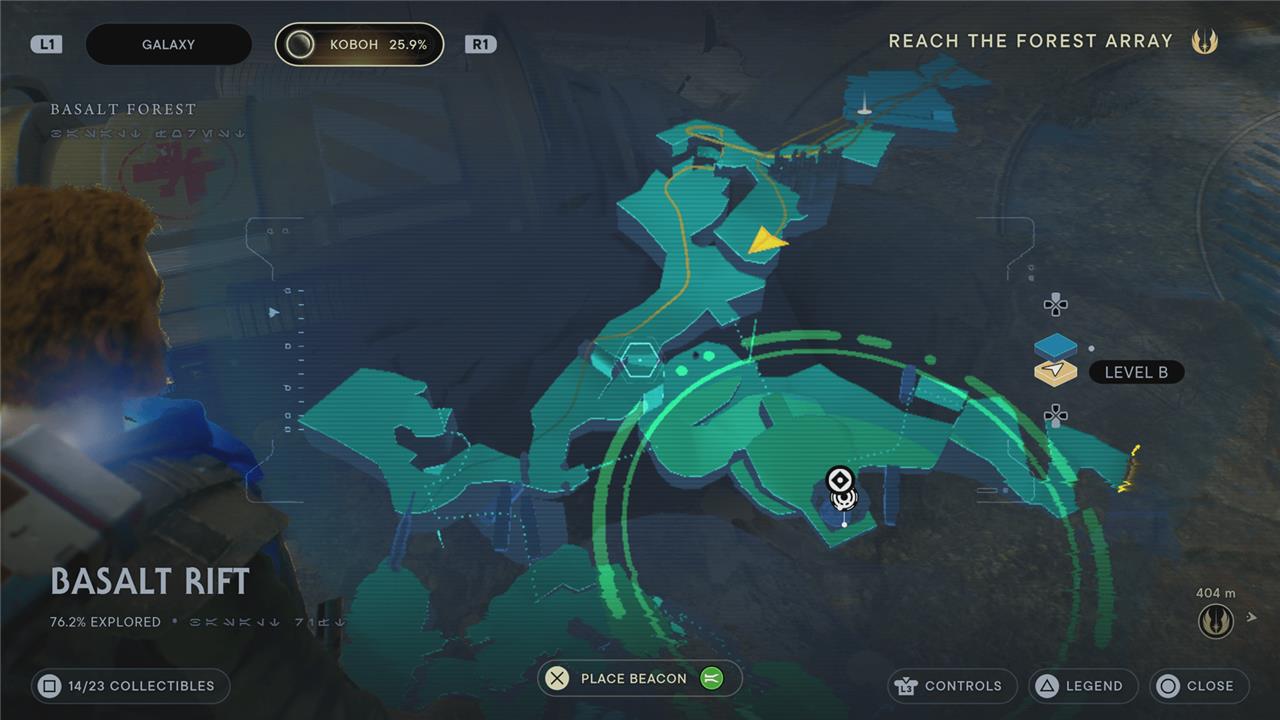Place a beacon on the map
The width and height of the screenshot is (1280, 720).
[639, 679]
